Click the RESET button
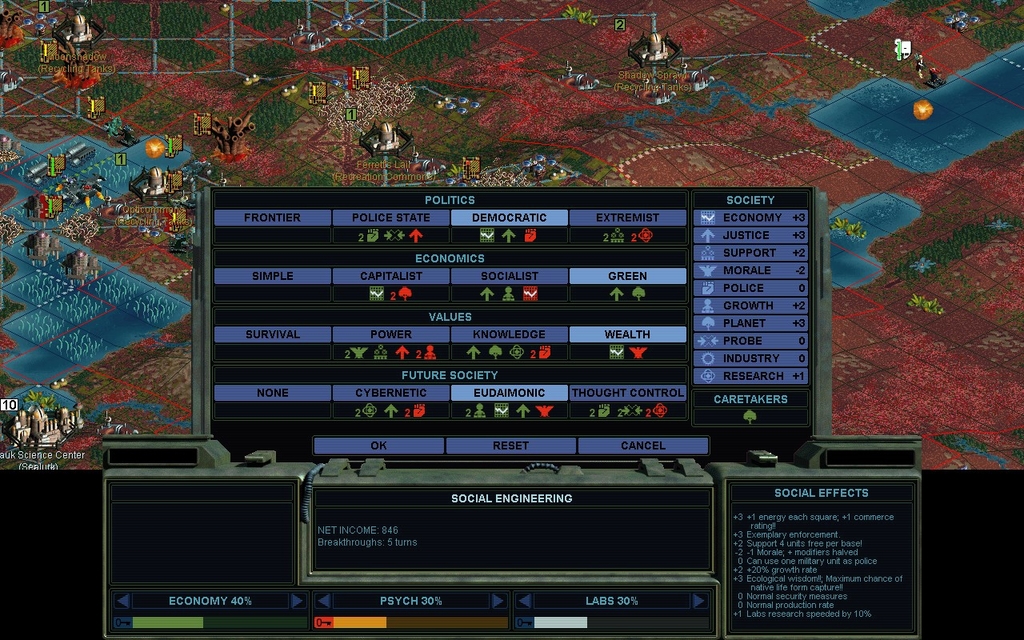 click(x=510, y=445)
